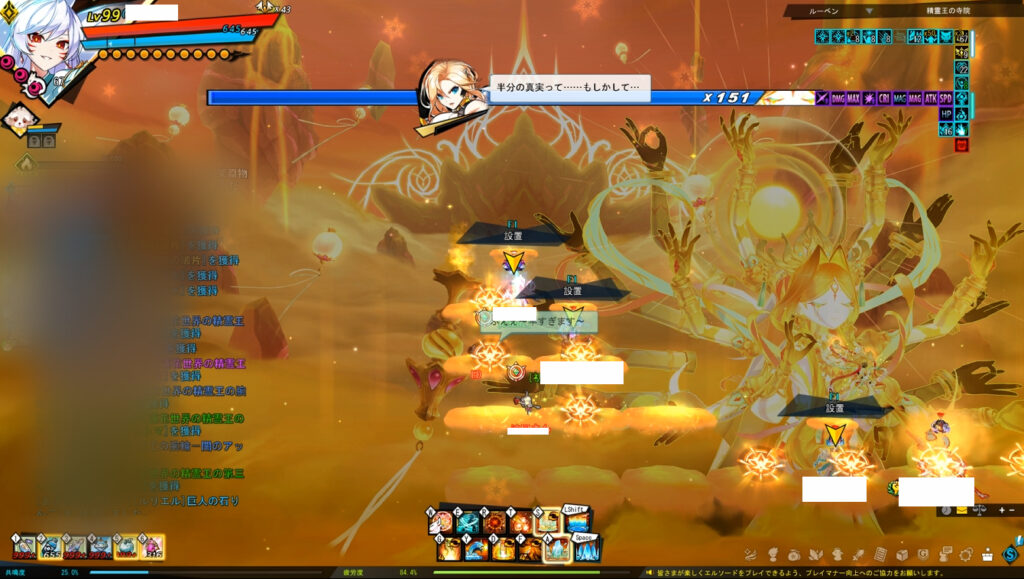The image size is (1024, 579).
Task: Use the round white flask in quick slot 5
Action: pos(127,546)
